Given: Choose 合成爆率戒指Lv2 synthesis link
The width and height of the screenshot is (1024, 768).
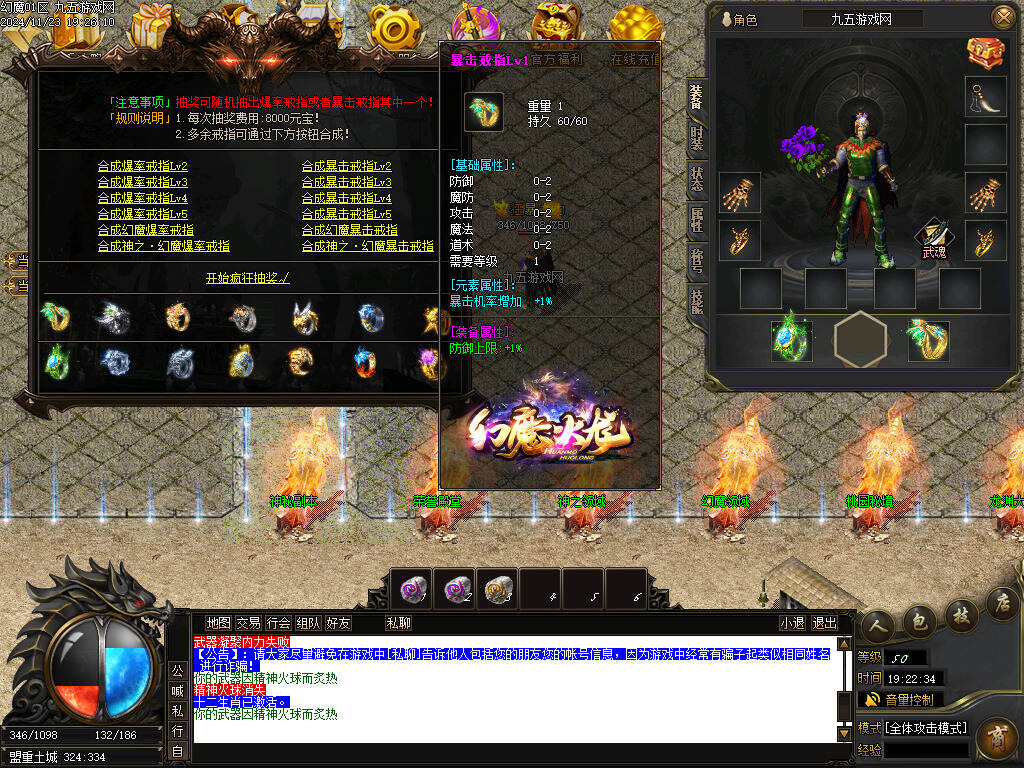Looking at the screenshot, I should 142,167.
